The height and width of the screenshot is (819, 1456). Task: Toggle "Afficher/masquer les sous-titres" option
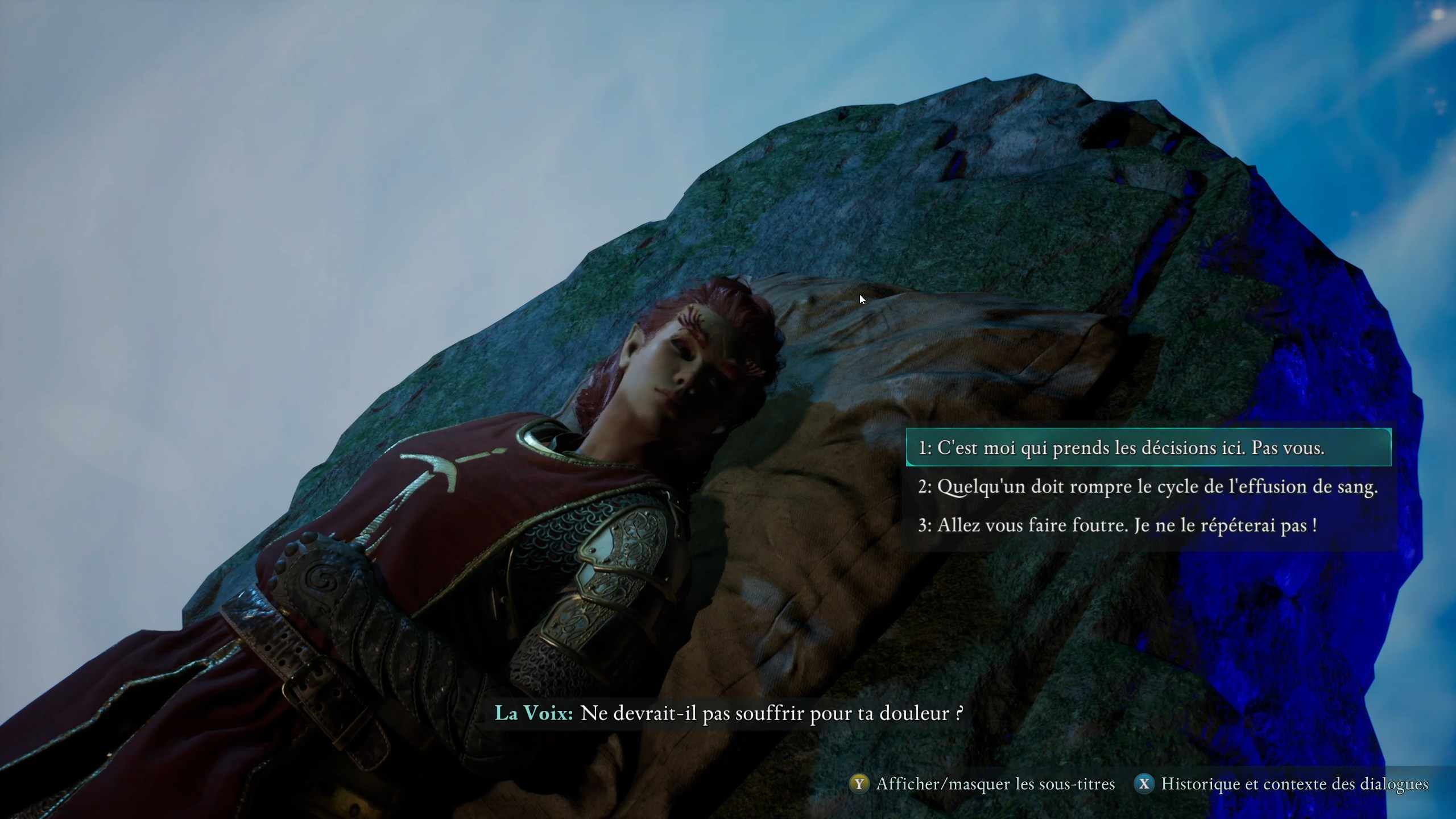tap(983, 784)
